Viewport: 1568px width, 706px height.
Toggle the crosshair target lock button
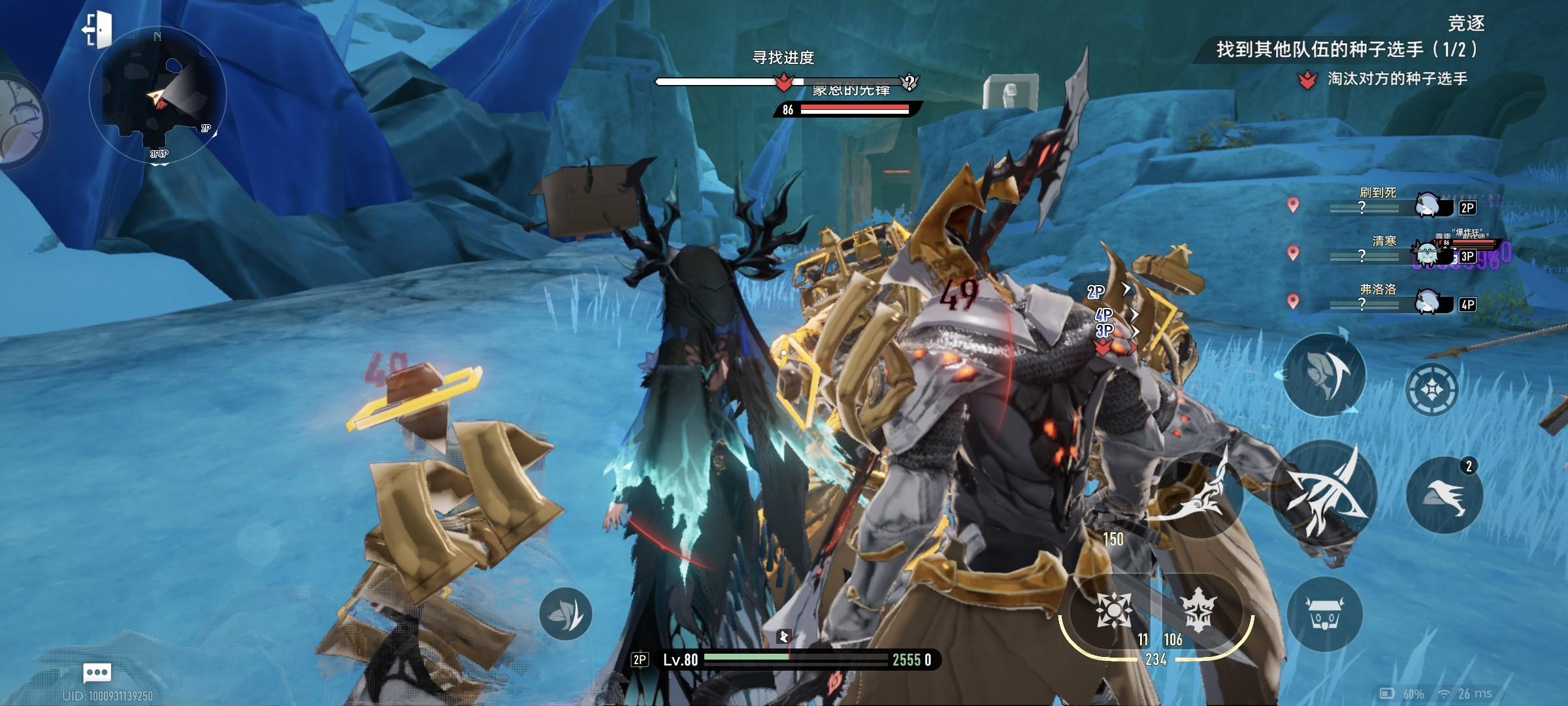pyautogui.click(x=1432, y=390)
